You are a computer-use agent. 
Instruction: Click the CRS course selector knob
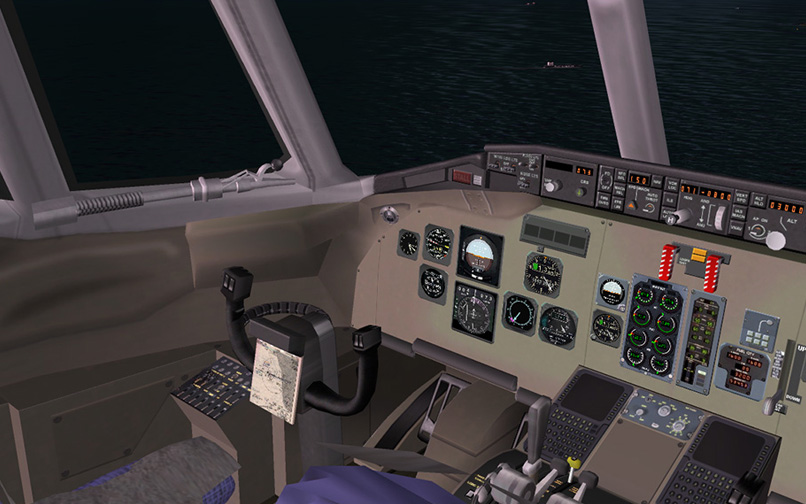coord(582,192)
